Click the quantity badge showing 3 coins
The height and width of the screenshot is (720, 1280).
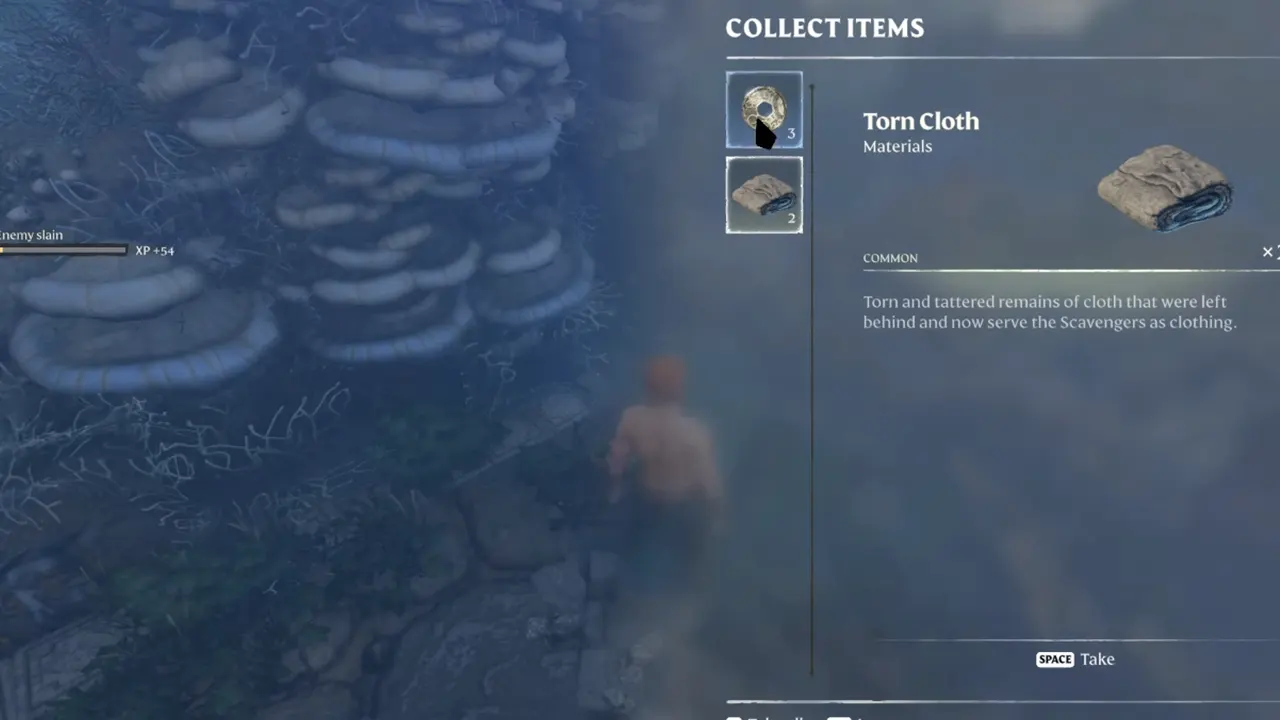click(791, 132)
